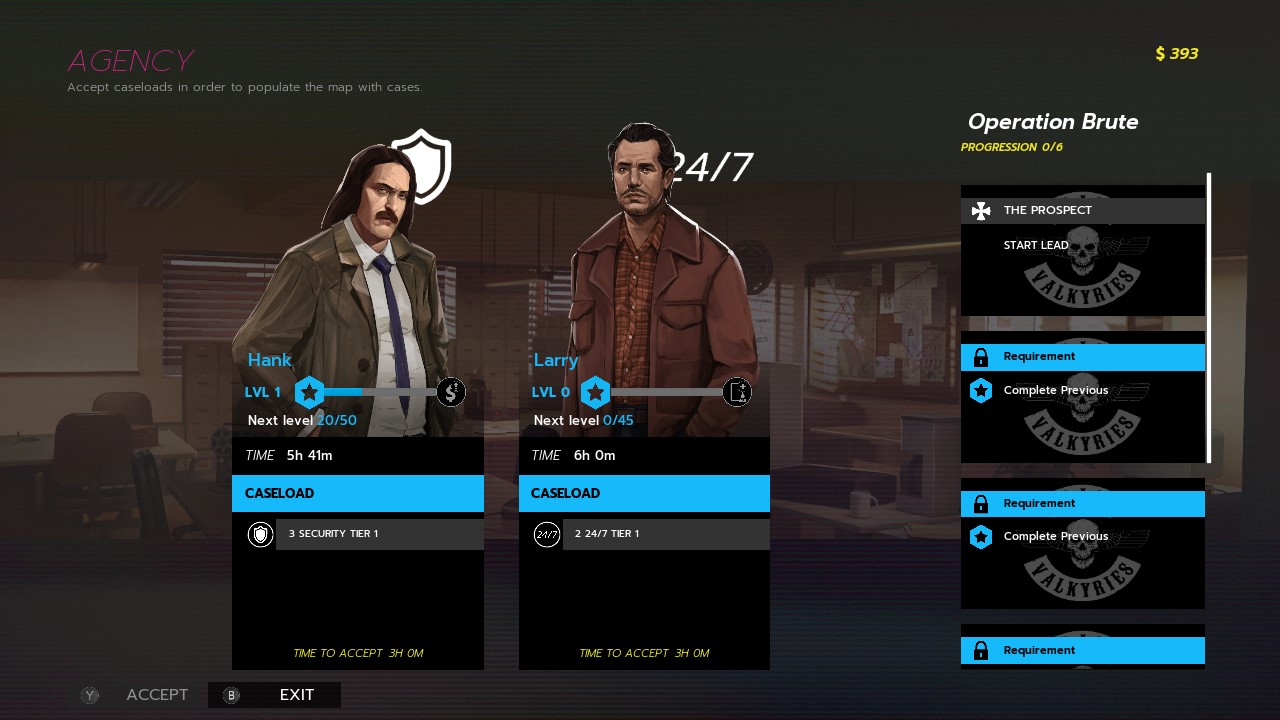The image size is (1280, 720).
Task: Select Larry's level star badge
Action: (x=596, y=392)
